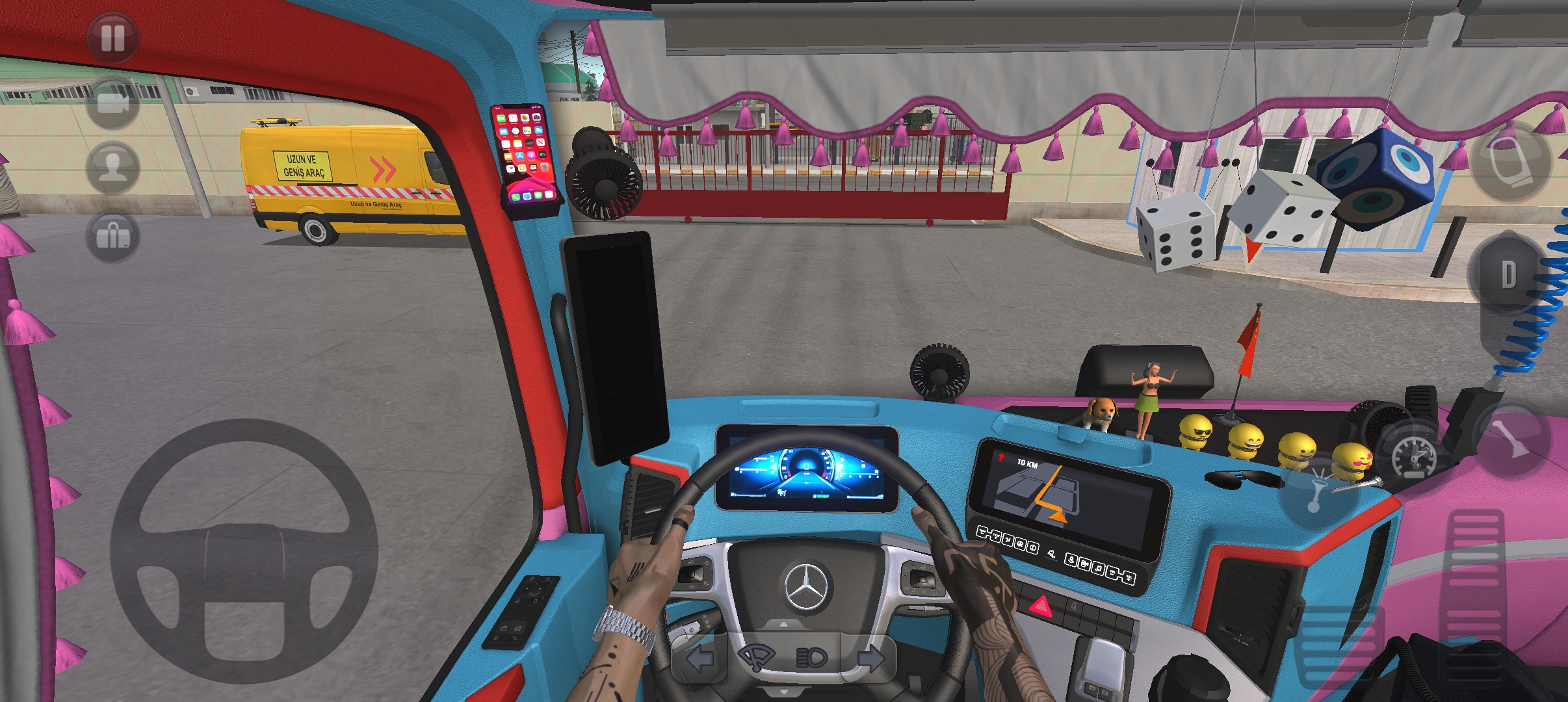The width and height of the screenshot is (1568, 702).
Task: Engage the lever handbrake button
Action: [x=1509, y=438]
